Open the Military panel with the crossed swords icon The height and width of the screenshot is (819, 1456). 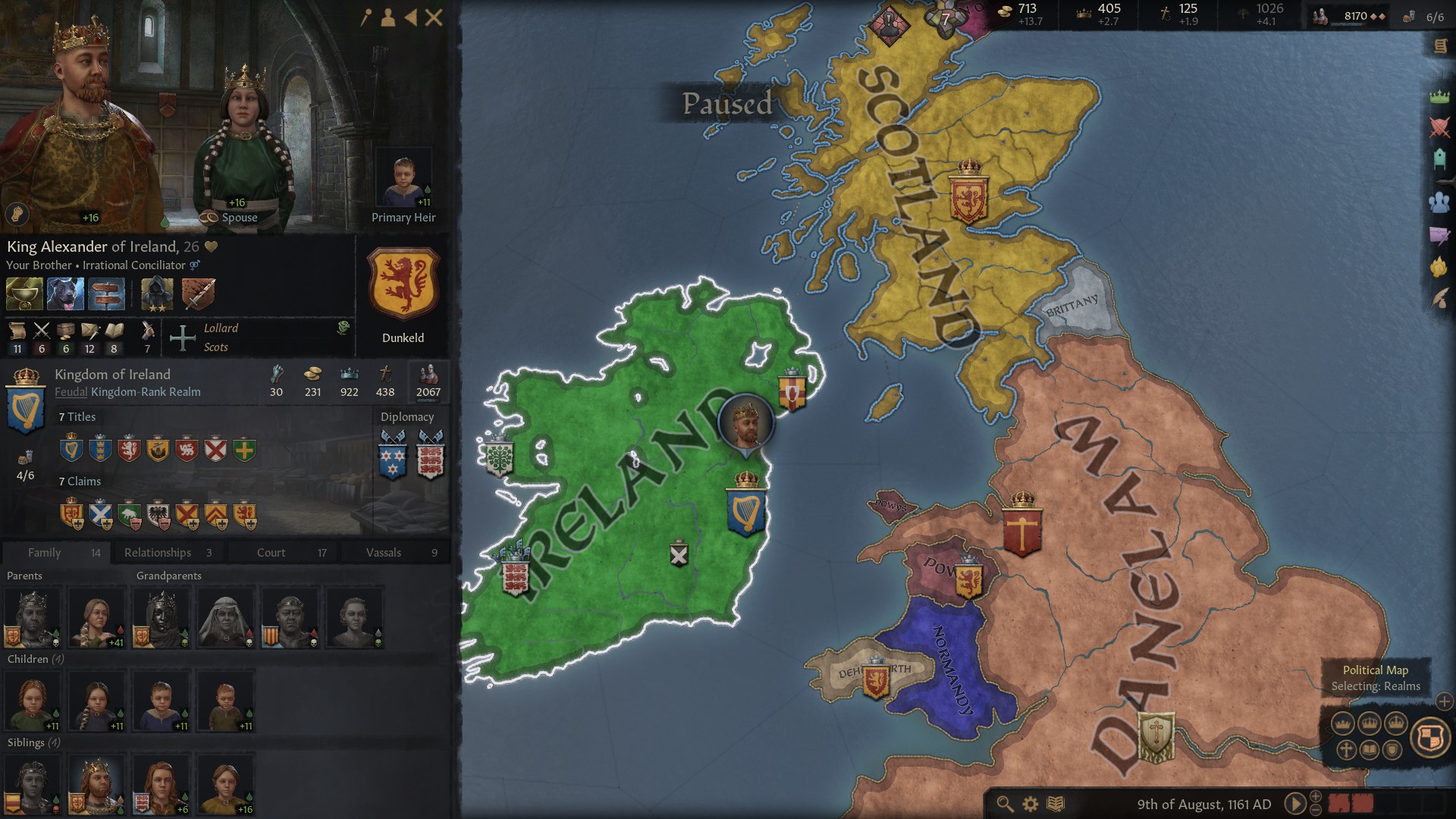[x=1438, y=127]
